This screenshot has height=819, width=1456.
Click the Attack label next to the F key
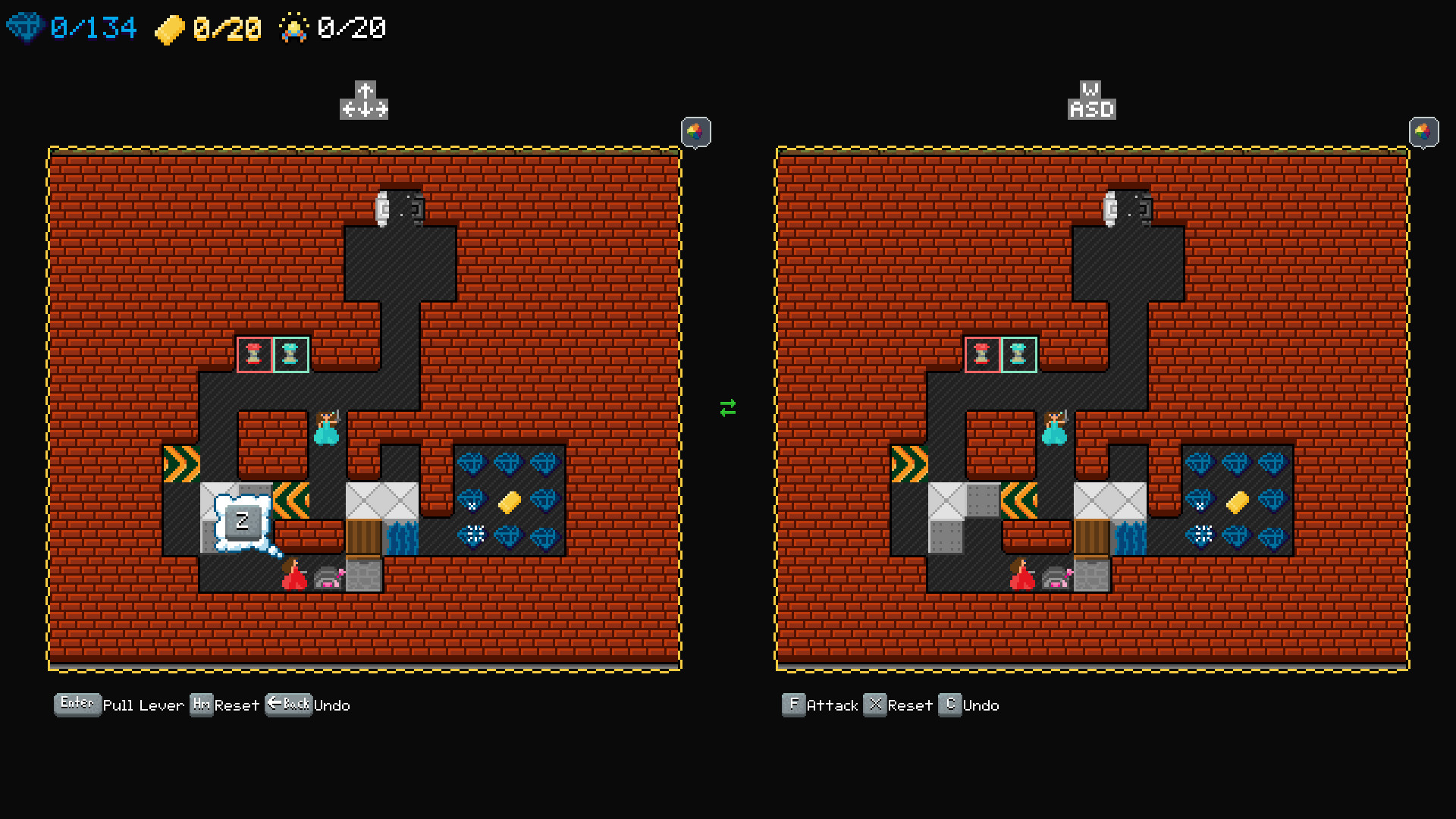[832, 705]
